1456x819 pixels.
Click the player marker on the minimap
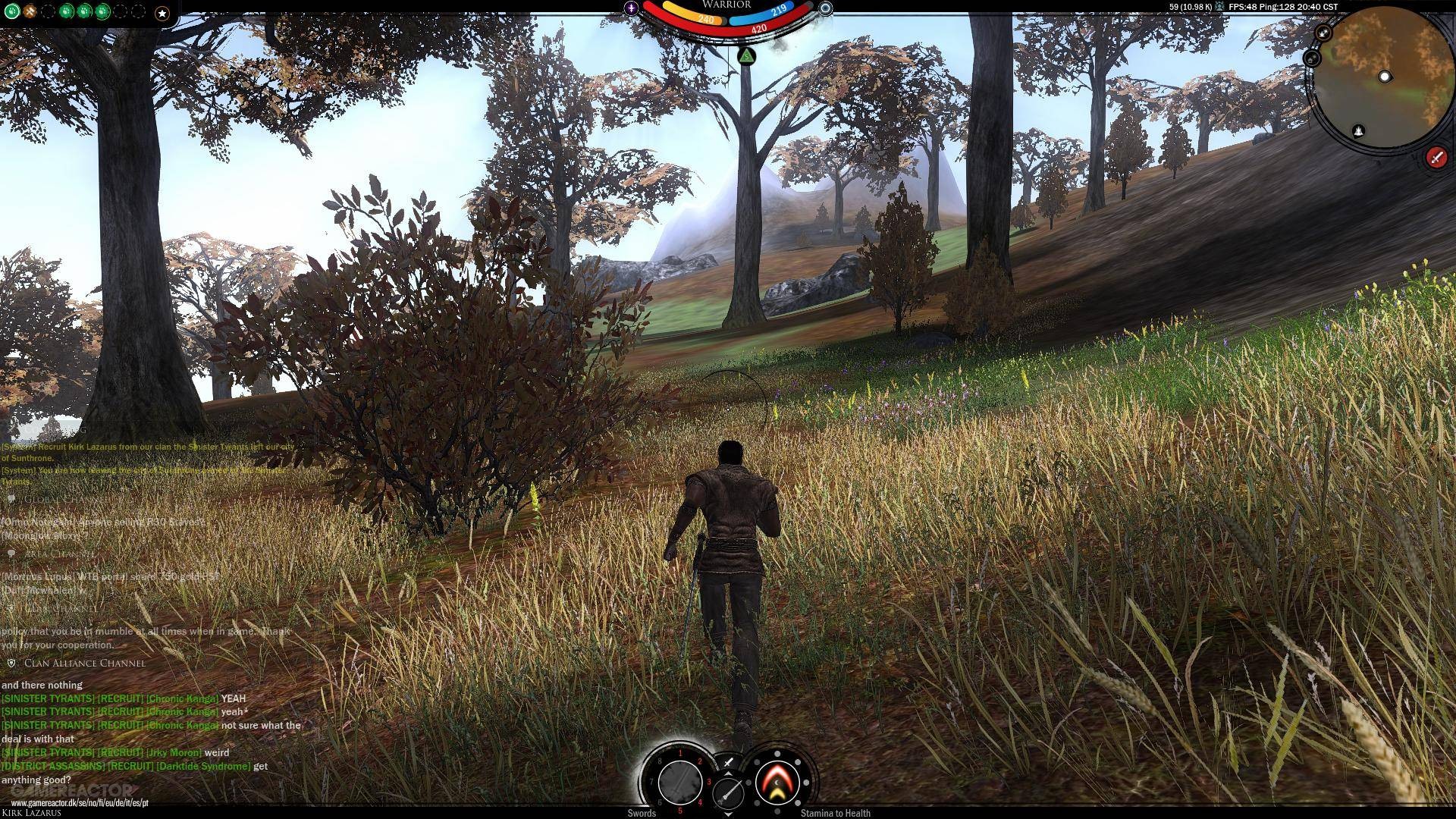point(1386,76)
